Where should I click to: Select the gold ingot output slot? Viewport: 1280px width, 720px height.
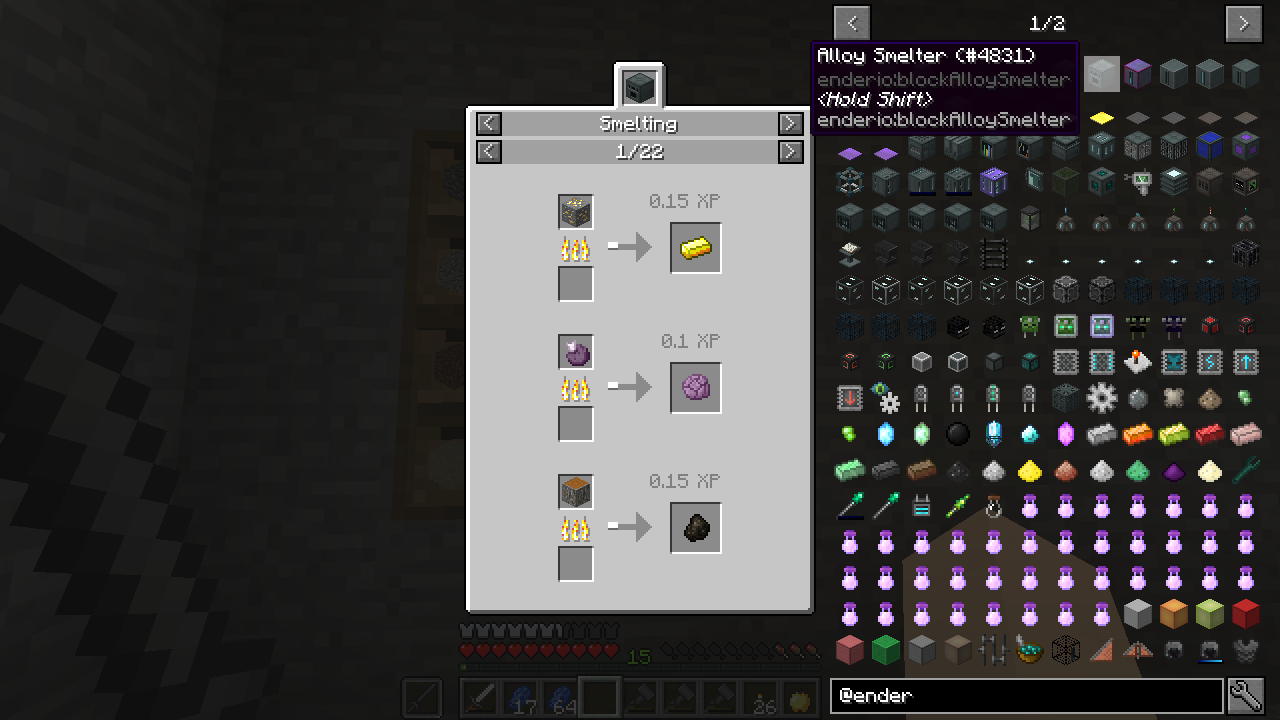click(x=696, y=248)
